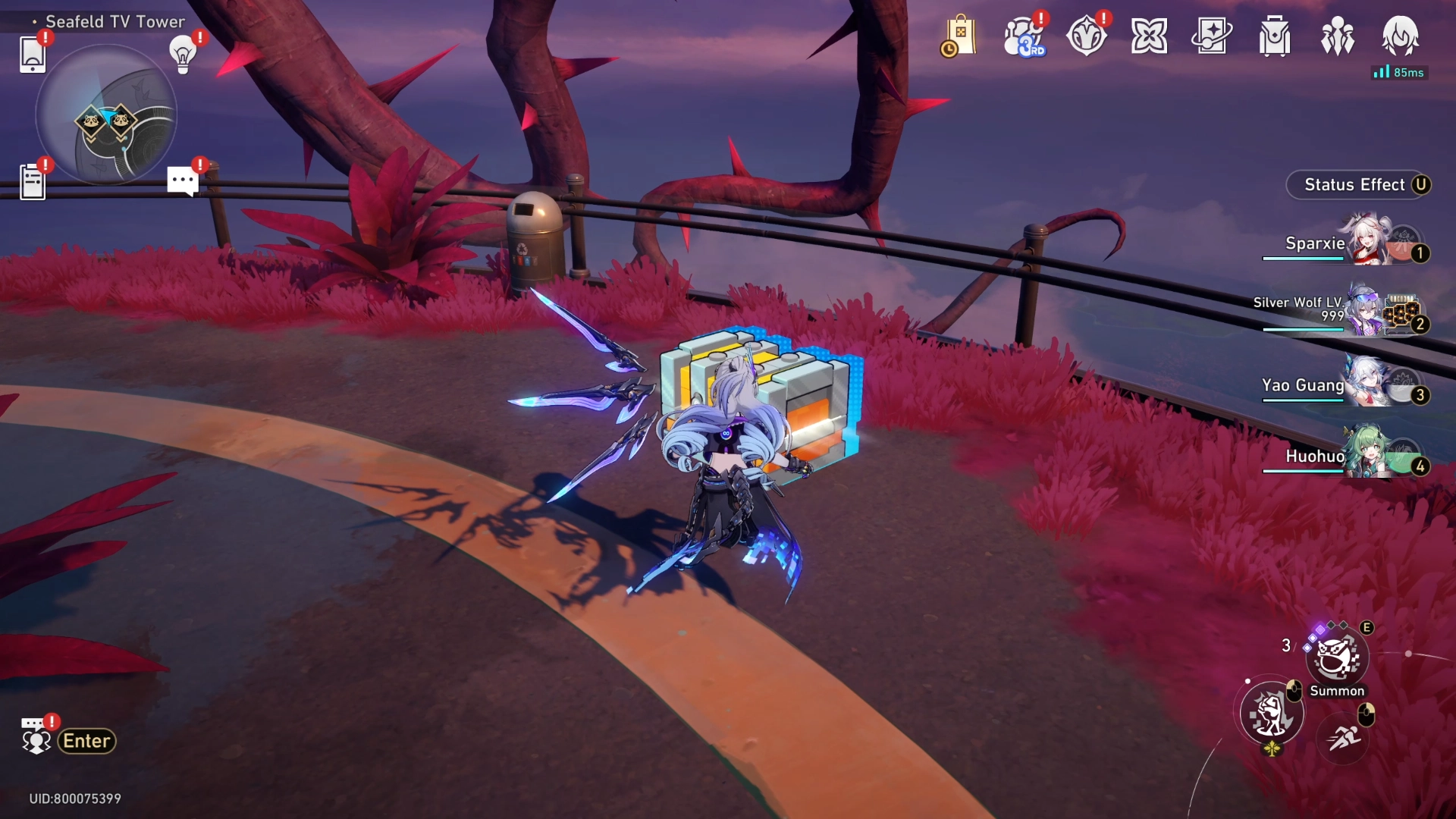The image size is (1456, 819).
Task: Toggle the sprint running icon
Action: 1344,736
